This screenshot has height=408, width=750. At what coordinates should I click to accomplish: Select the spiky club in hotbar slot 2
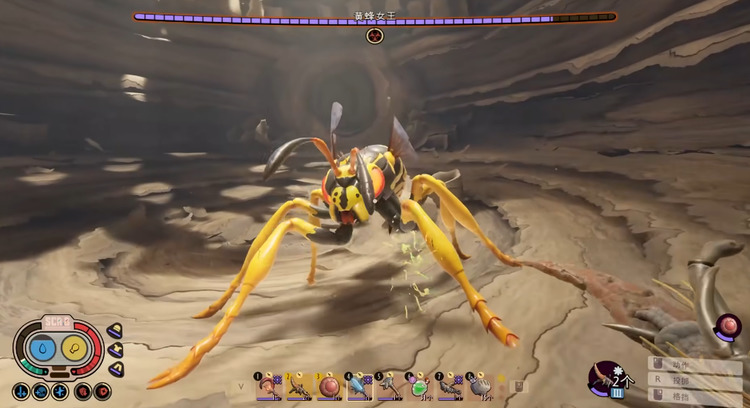[297, 385]
